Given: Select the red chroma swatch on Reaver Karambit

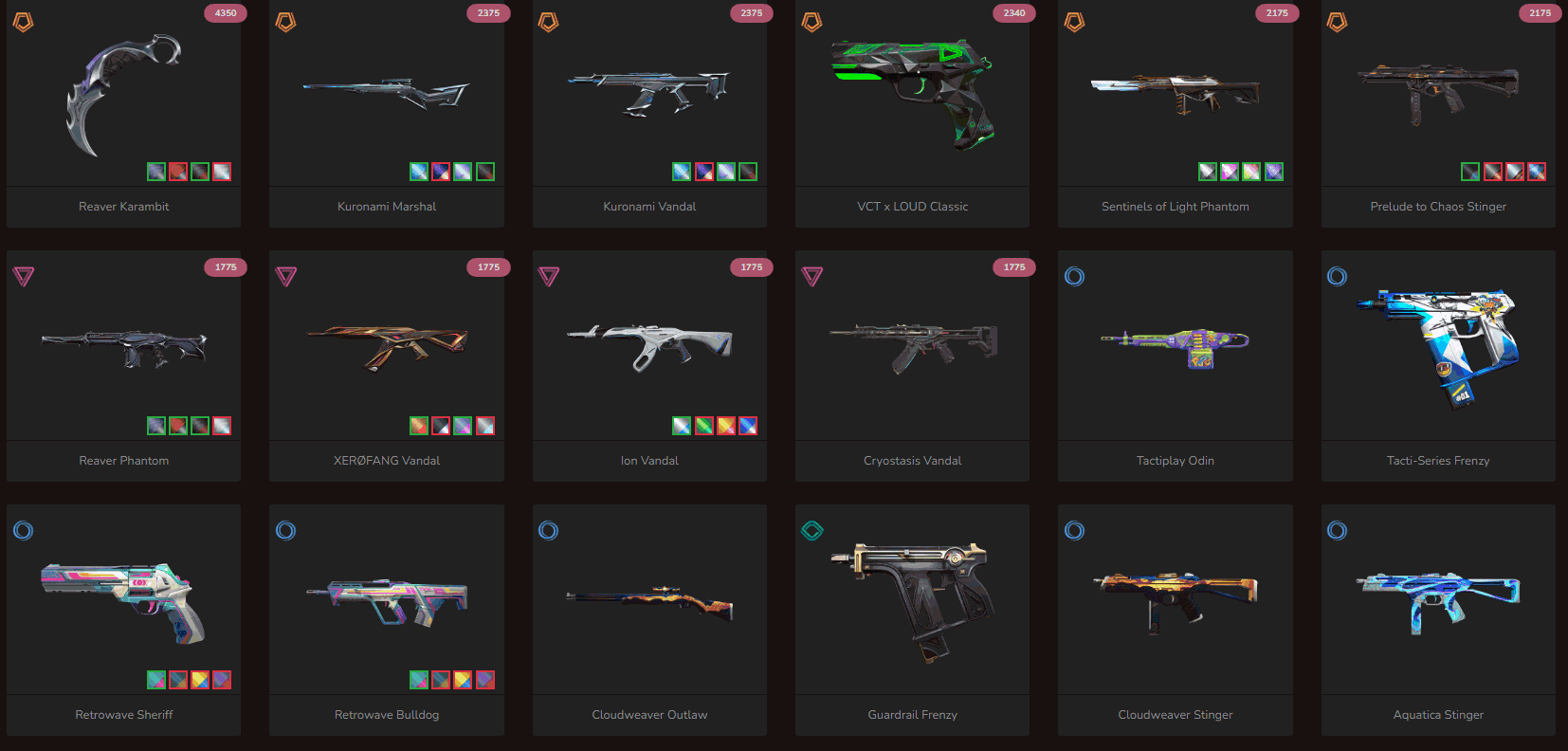Looking at the screenshot, I should (x=177, y=172).
